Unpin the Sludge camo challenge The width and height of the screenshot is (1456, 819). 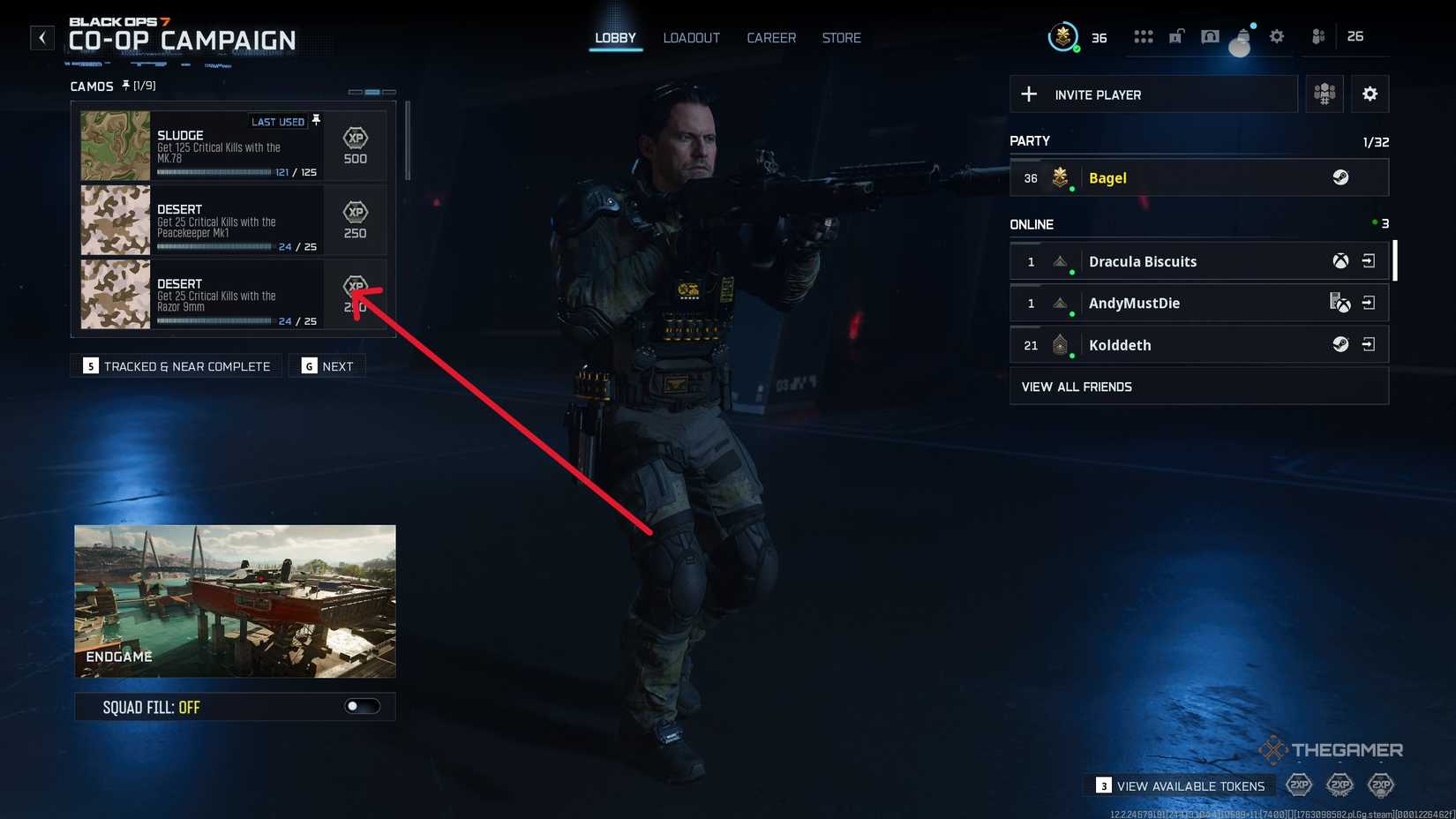point(316,119)
